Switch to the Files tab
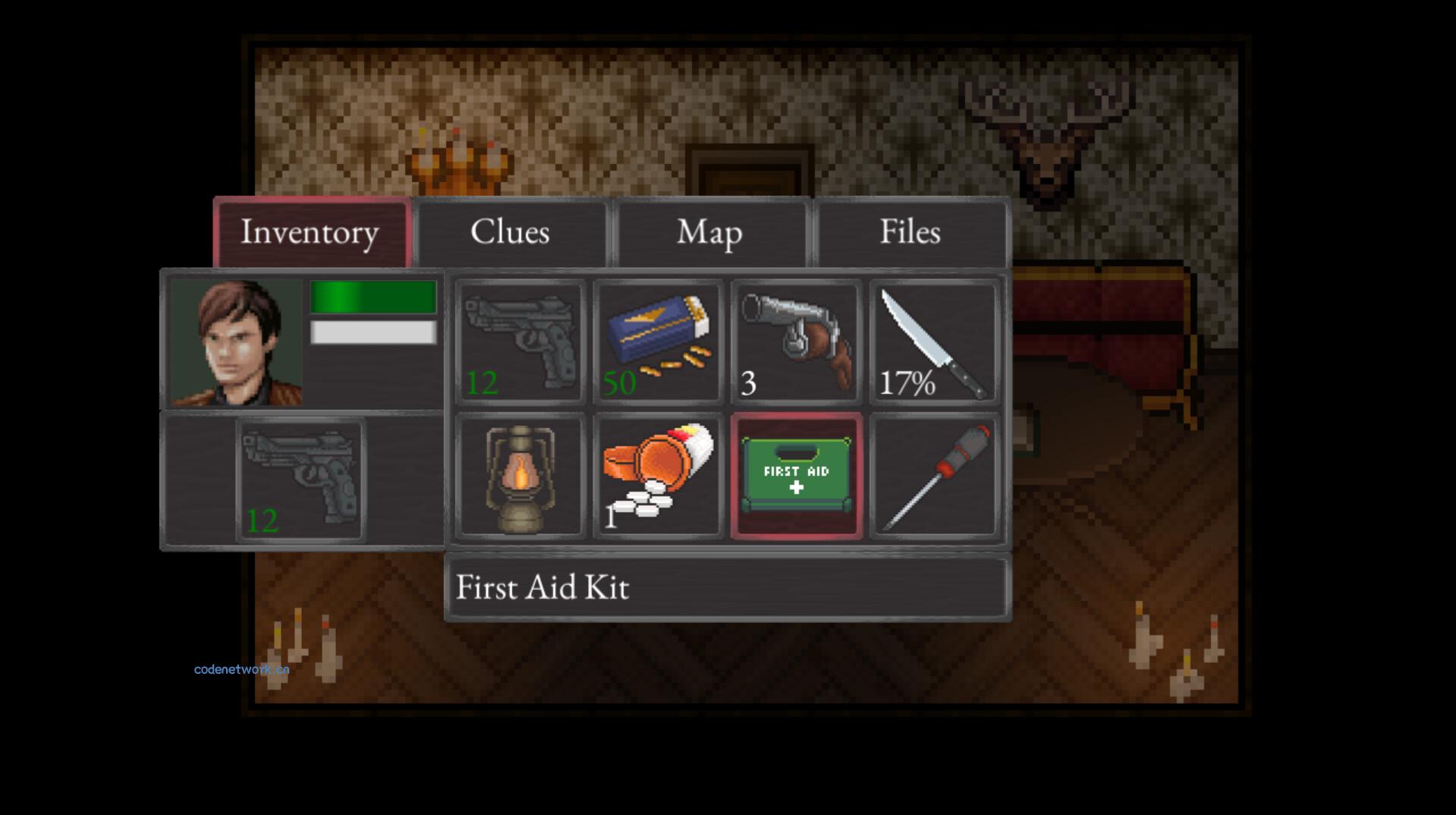1456x815 pixels. (910, 232)
